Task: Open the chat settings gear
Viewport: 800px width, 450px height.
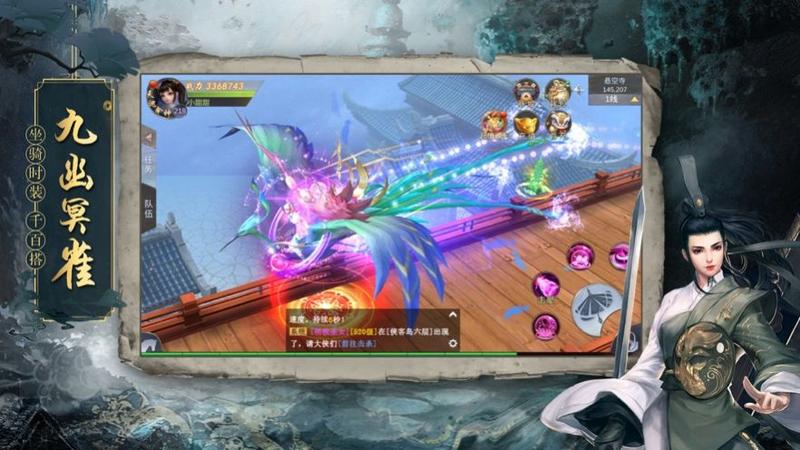Action: click(x=452, y=343)
